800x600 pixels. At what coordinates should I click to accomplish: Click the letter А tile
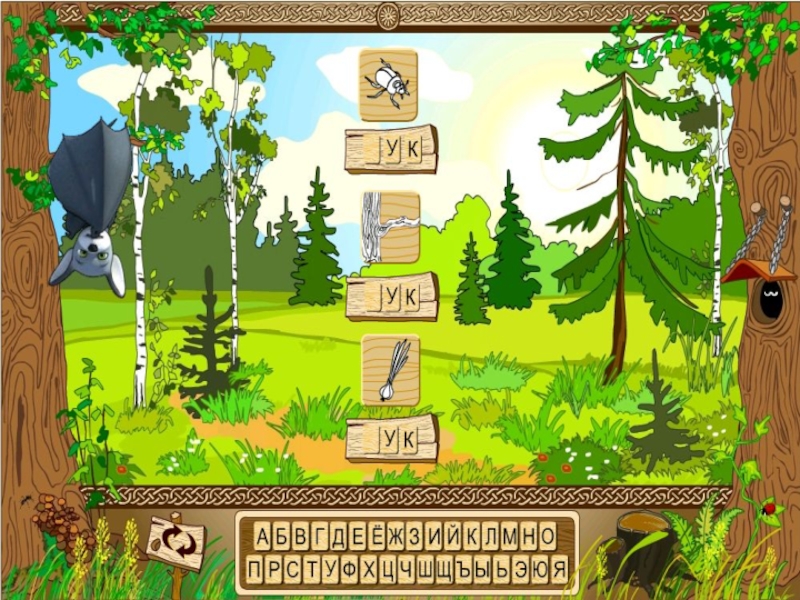(x=263, y=536)
